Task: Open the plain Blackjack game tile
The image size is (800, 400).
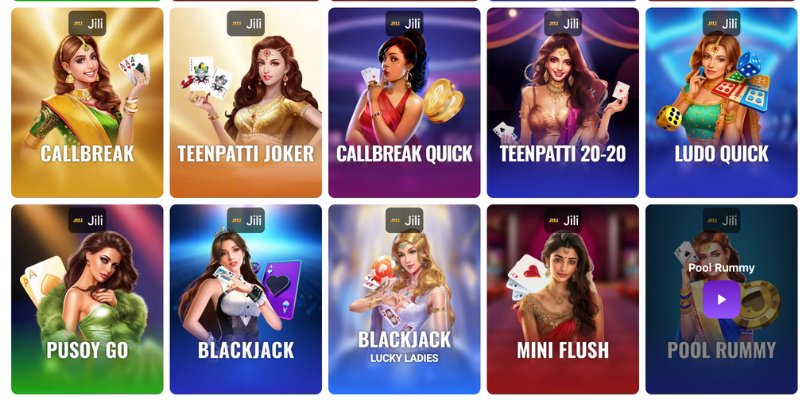Action: [x=245, y=300]
